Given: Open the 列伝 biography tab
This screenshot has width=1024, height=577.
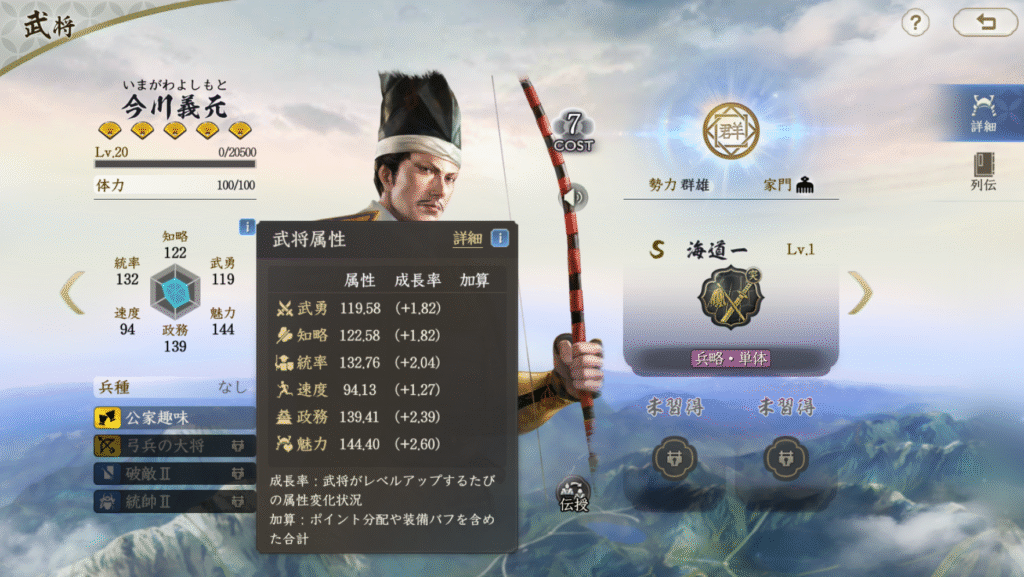Looking at the screenshot, I should tap(983, 172).
